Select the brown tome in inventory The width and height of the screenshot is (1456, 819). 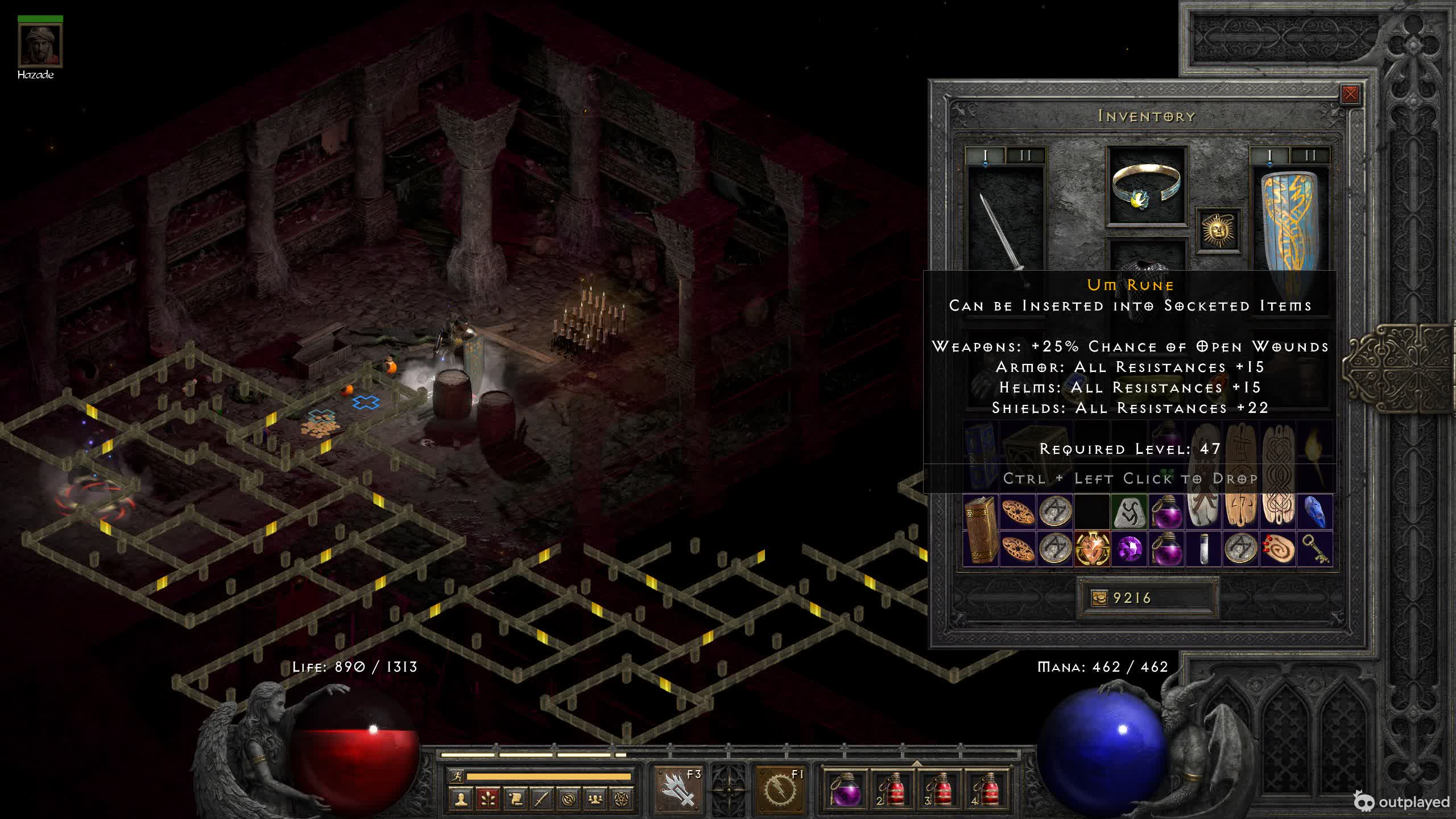981,530
